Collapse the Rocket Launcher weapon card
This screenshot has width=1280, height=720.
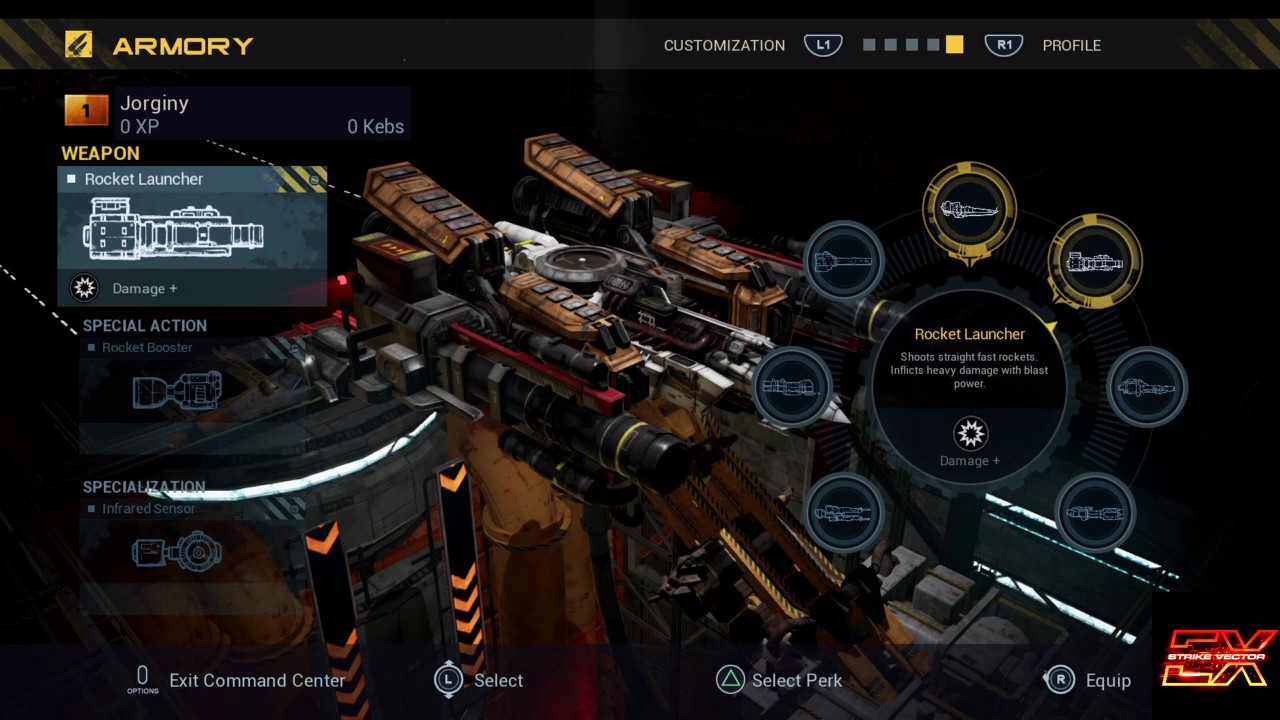coord(313,178)
